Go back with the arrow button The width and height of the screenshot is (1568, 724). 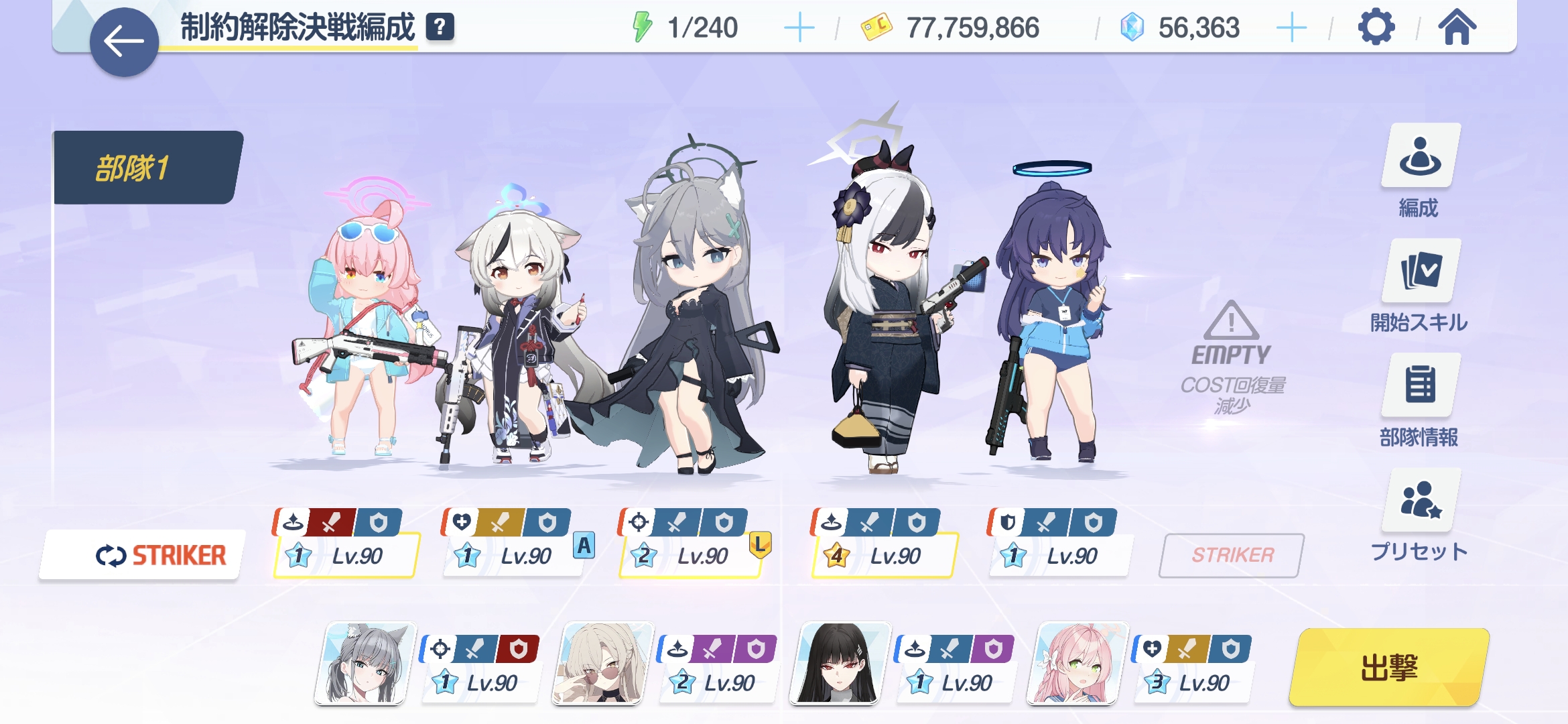(124, 42)
